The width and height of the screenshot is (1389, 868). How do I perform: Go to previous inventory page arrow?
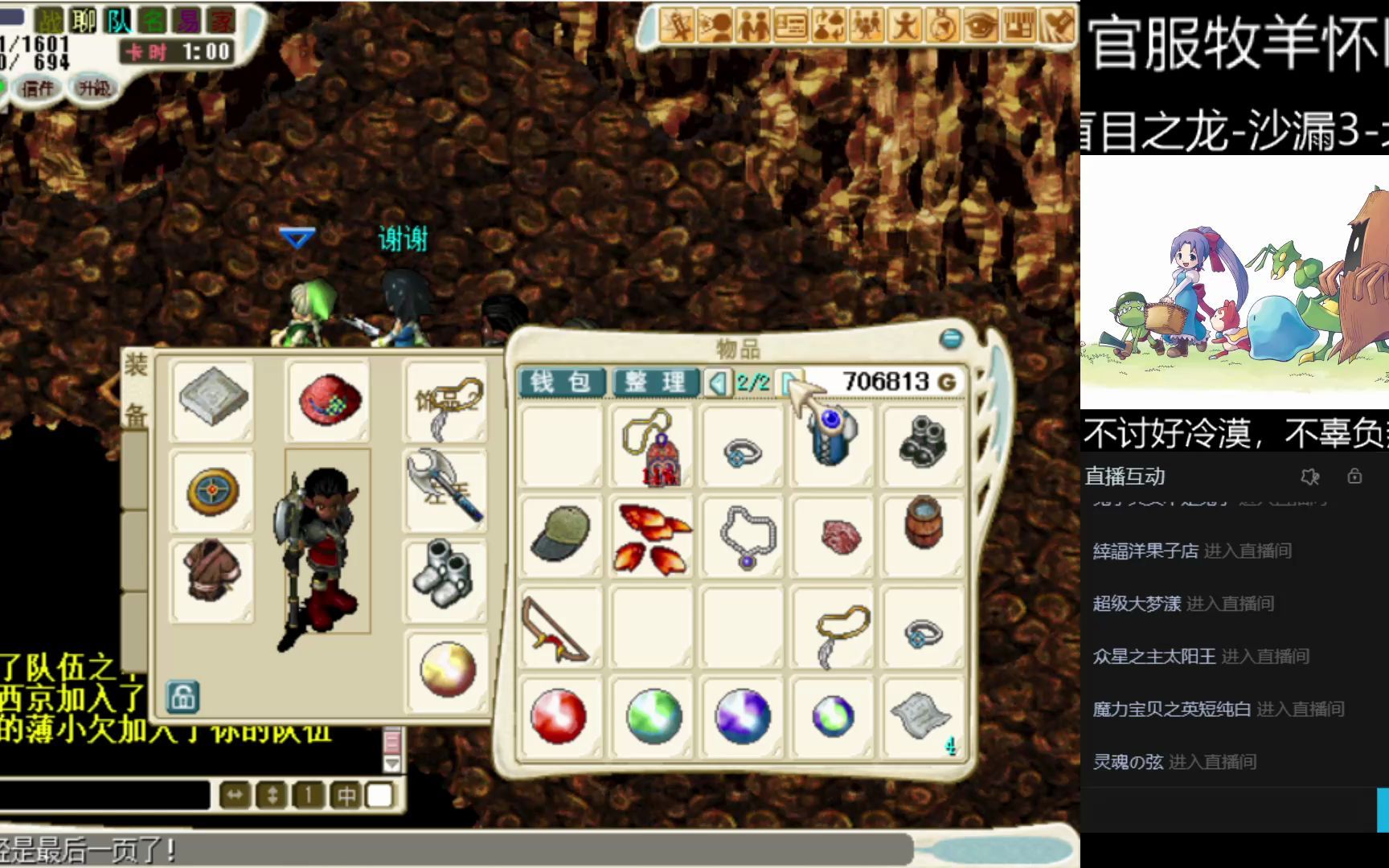tap(717, 383)
